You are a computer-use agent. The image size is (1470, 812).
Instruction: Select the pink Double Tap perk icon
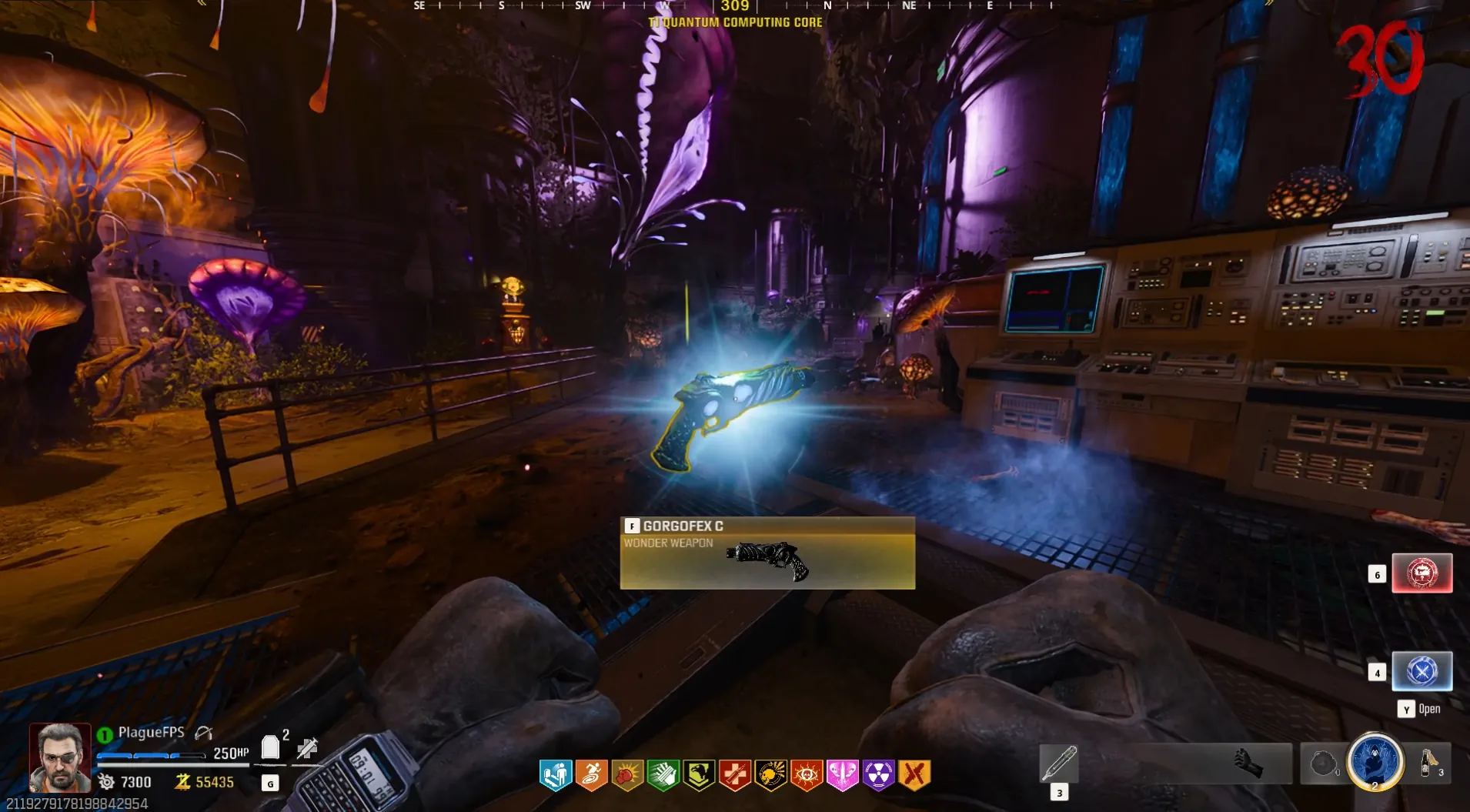[x=842, y=775]
